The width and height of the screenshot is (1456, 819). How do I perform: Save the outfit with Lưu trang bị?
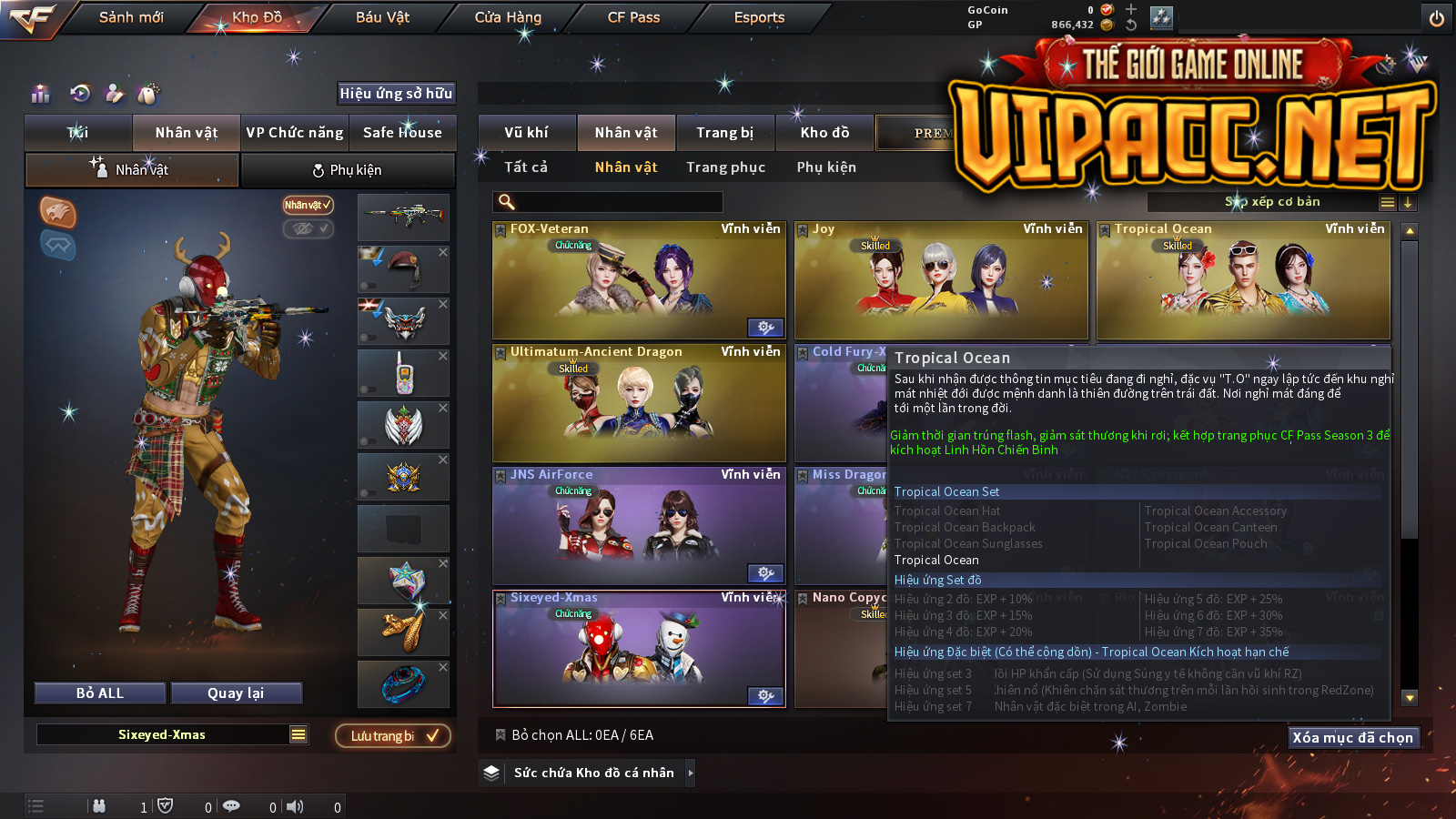click(393, 735)
